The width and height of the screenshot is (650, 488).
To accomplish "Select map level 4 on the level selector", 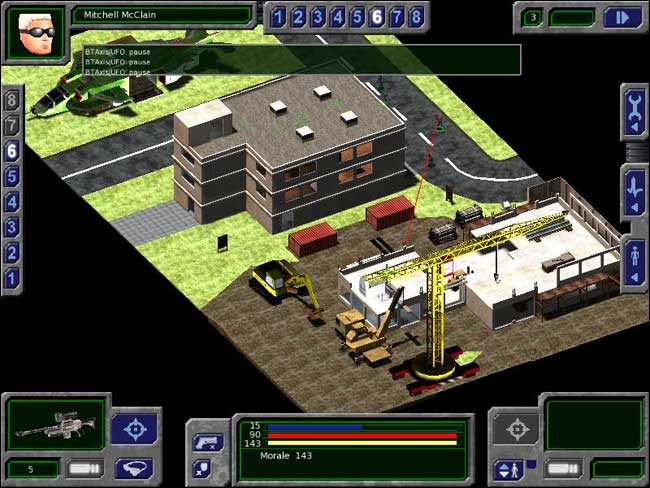I will tap(12, 202).
